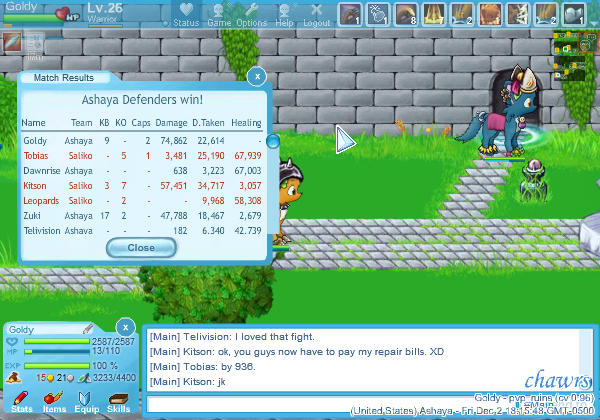Image resolution: width=600 pixels, height=420 pixels.
Task: Open the Status menu
Action: click(x=186, y=15)
